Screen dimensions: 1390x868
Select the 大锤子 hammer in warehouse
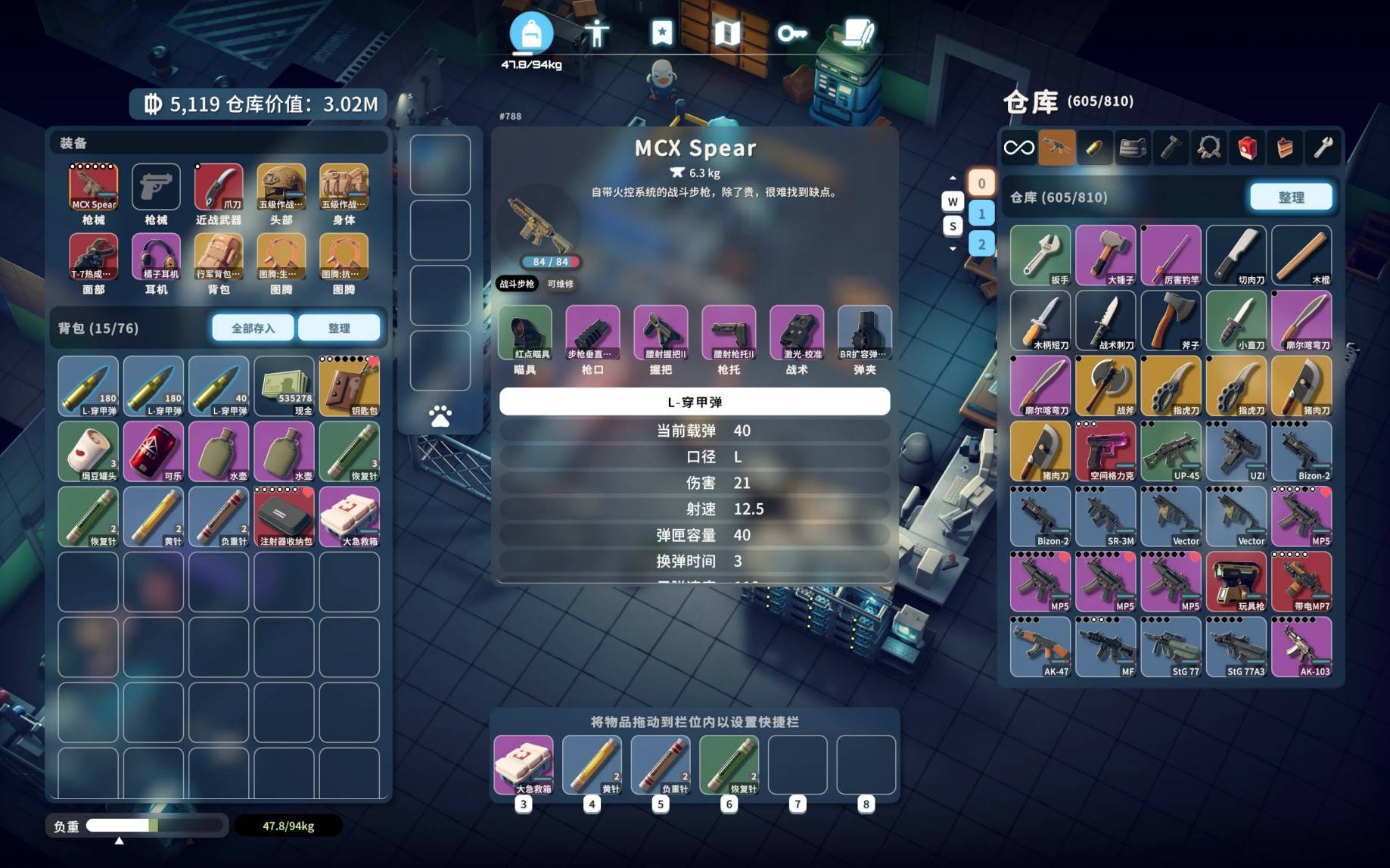[x=1105, y=255]
